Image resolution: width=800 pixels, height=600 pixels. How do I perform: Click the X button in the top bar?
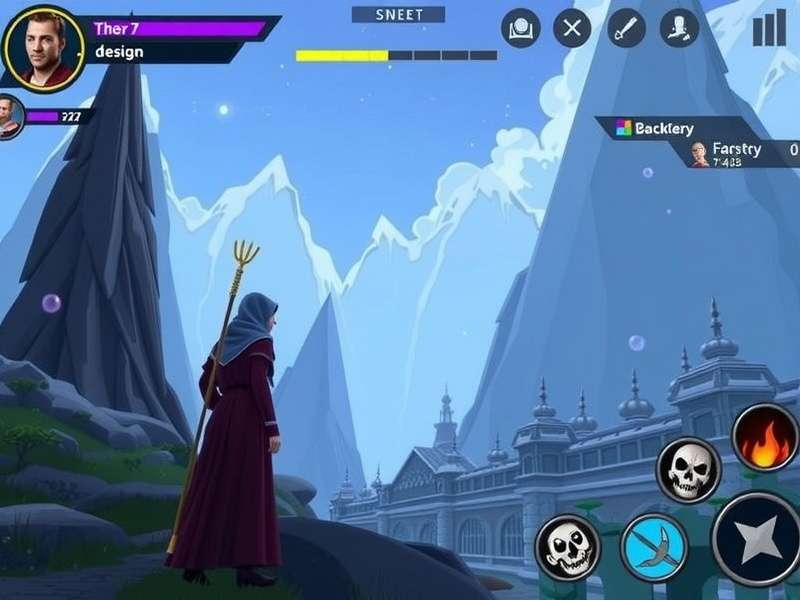(572, 28)
